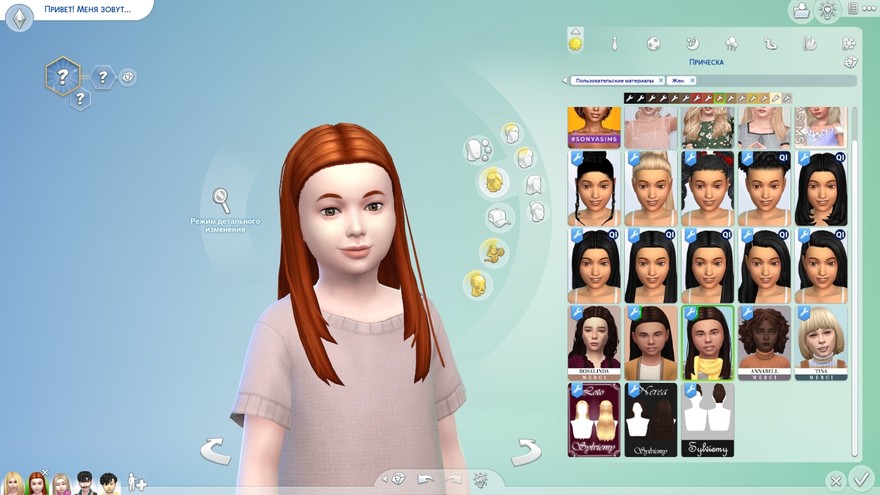Confirm changes with the green checkmark
Screen dimensions: 880x495
[859, 478]
